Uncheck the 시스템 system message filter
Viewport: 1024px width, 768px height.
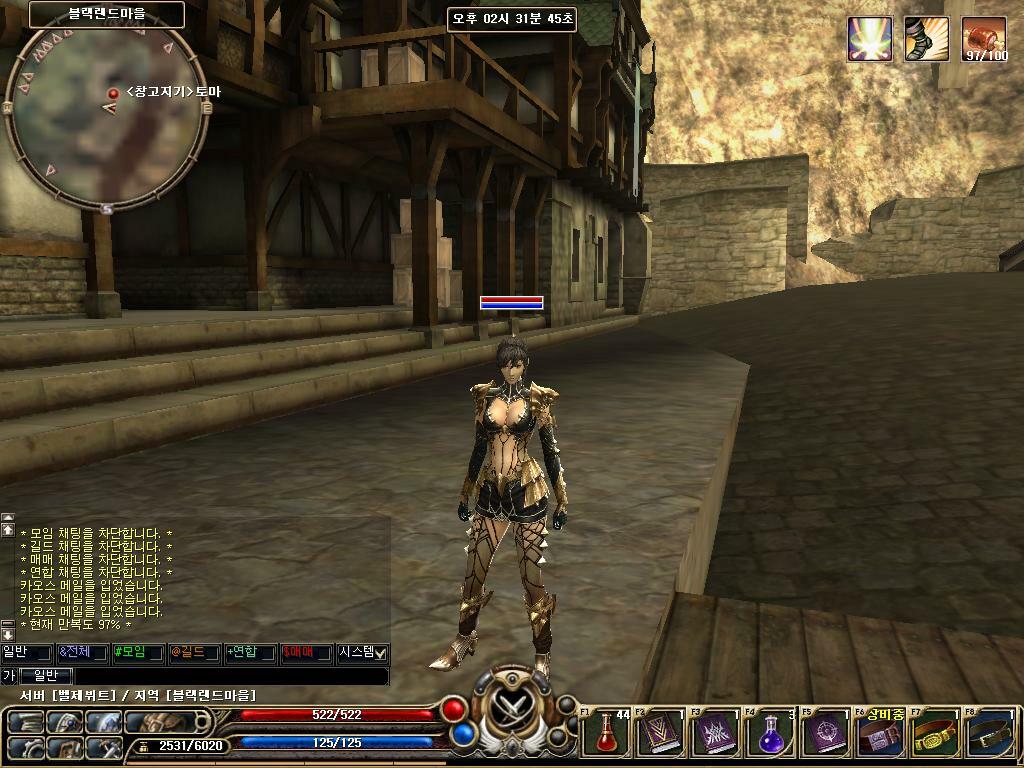point(380,653)
